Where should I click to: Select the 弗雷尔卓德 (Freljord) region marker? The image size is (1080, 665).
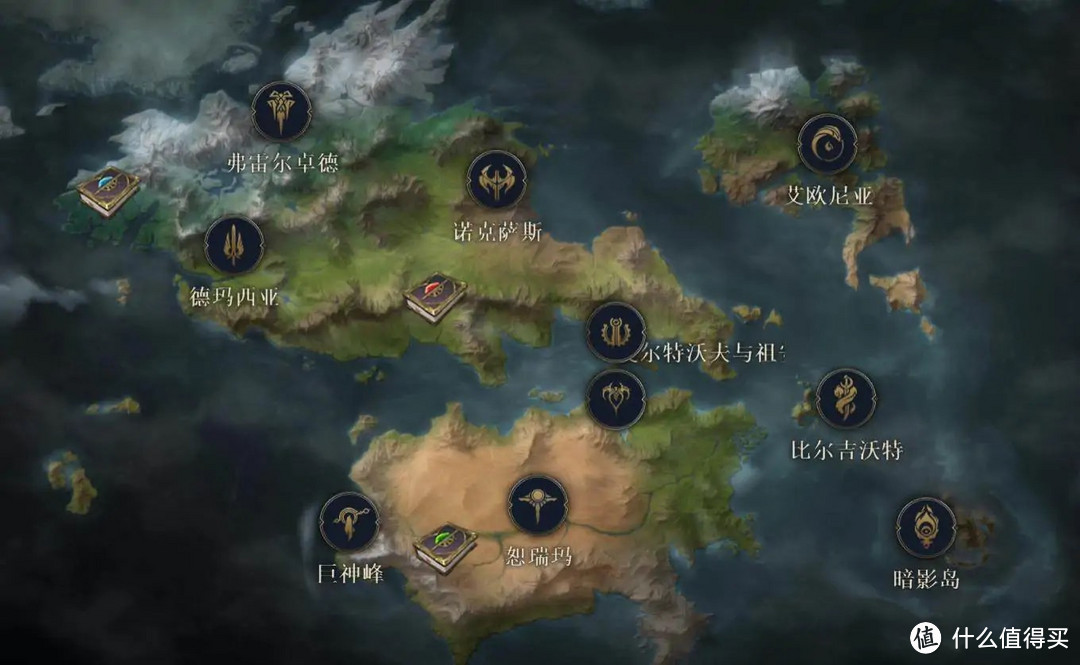(281, 112)
